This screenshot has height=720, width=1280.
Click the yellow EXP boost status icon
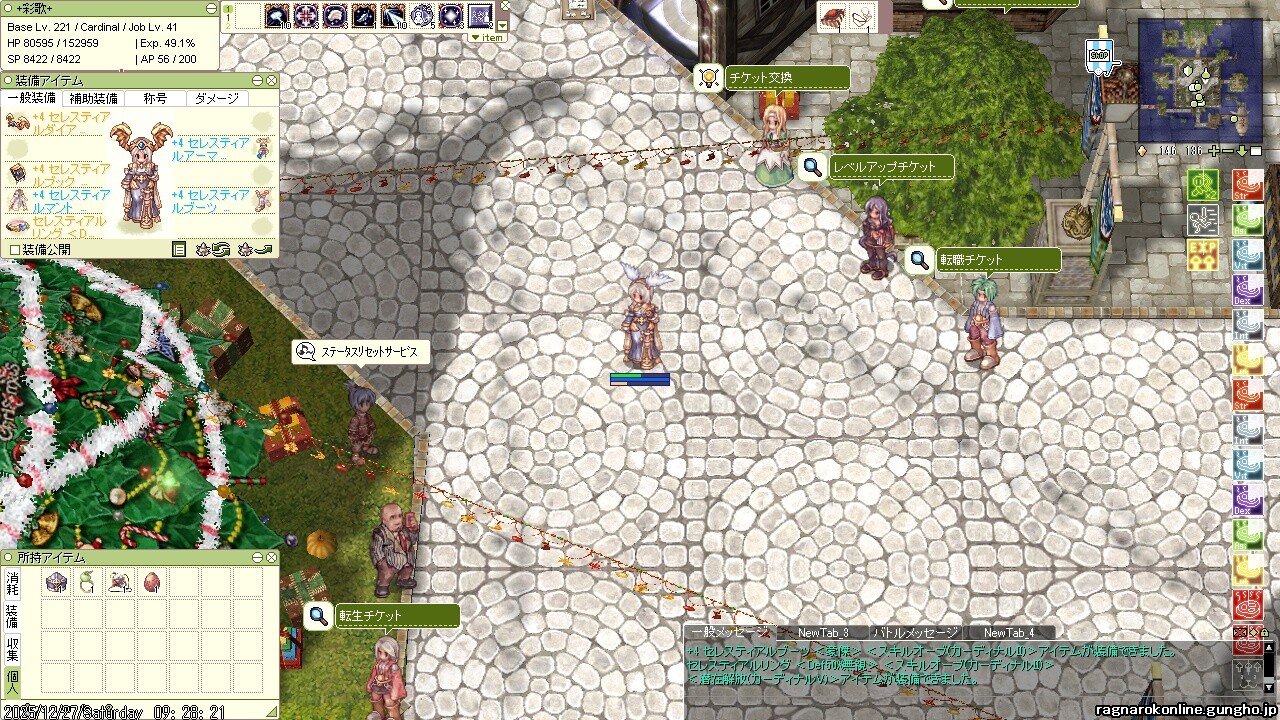tap(1203, 254)
